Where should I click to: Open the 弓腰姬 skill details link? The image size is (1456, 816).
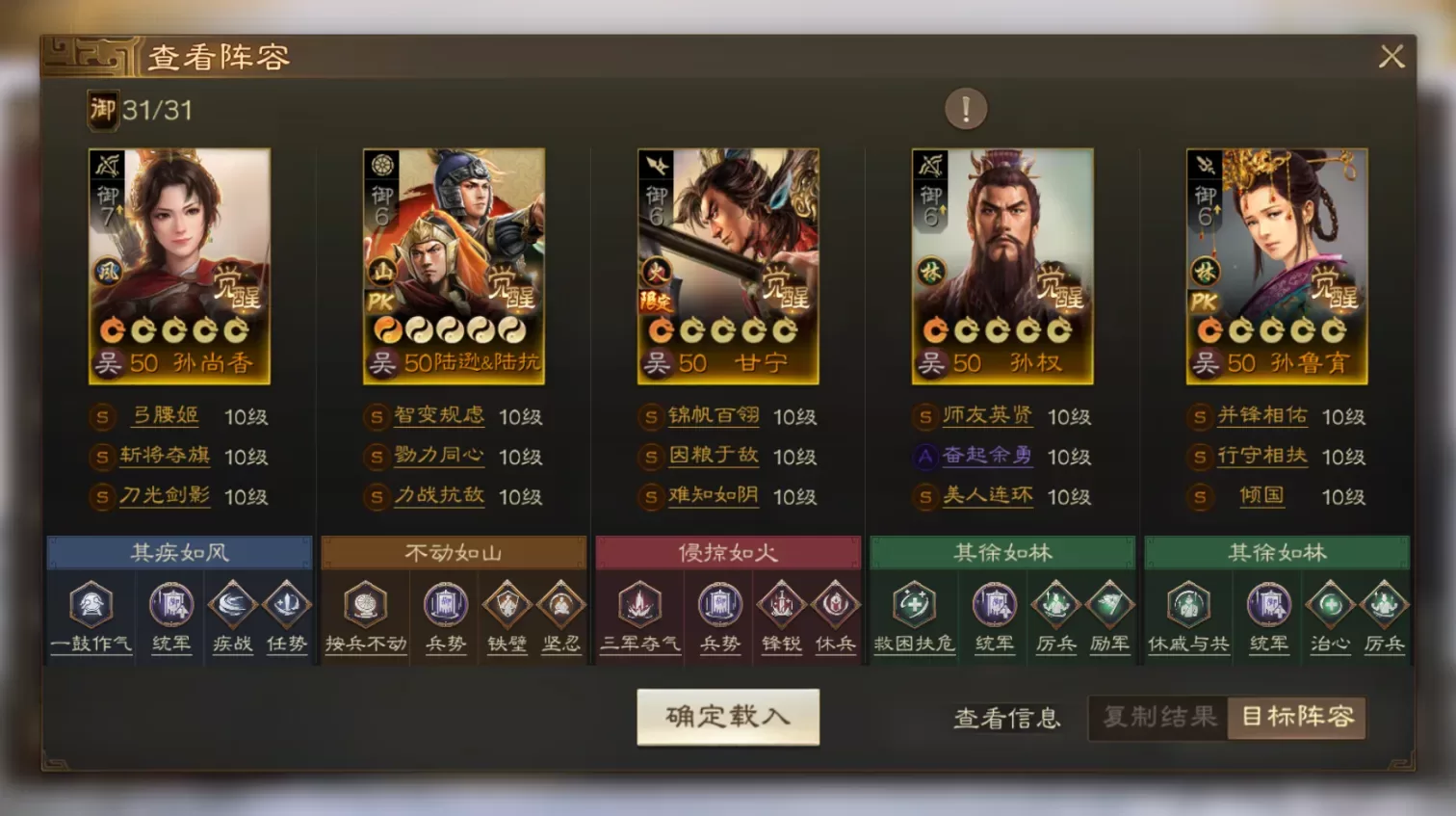(164, 416)
